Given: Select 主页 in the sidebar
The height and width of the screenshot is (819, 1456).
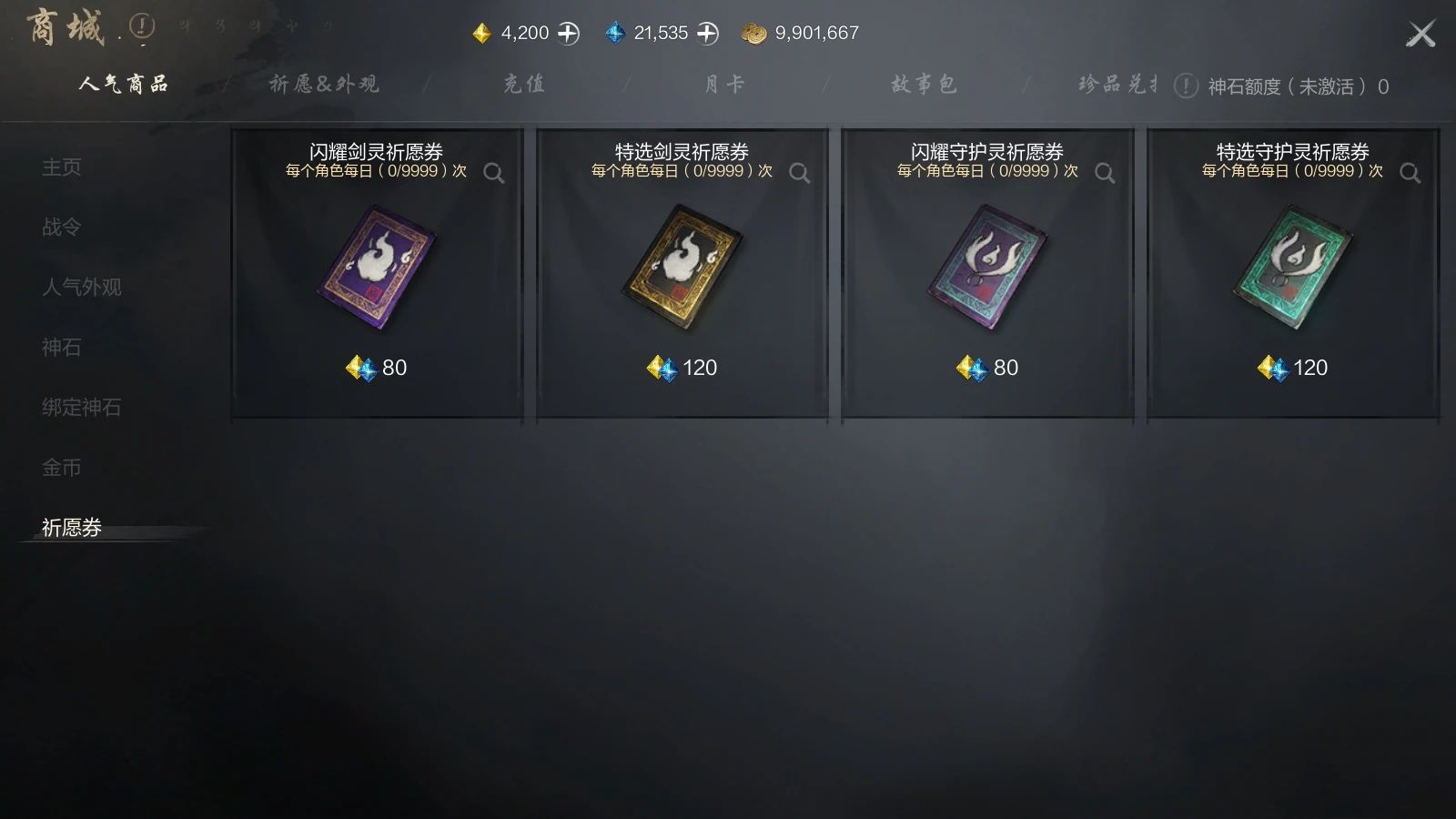Looking at the screenshot, I should 59,167.
